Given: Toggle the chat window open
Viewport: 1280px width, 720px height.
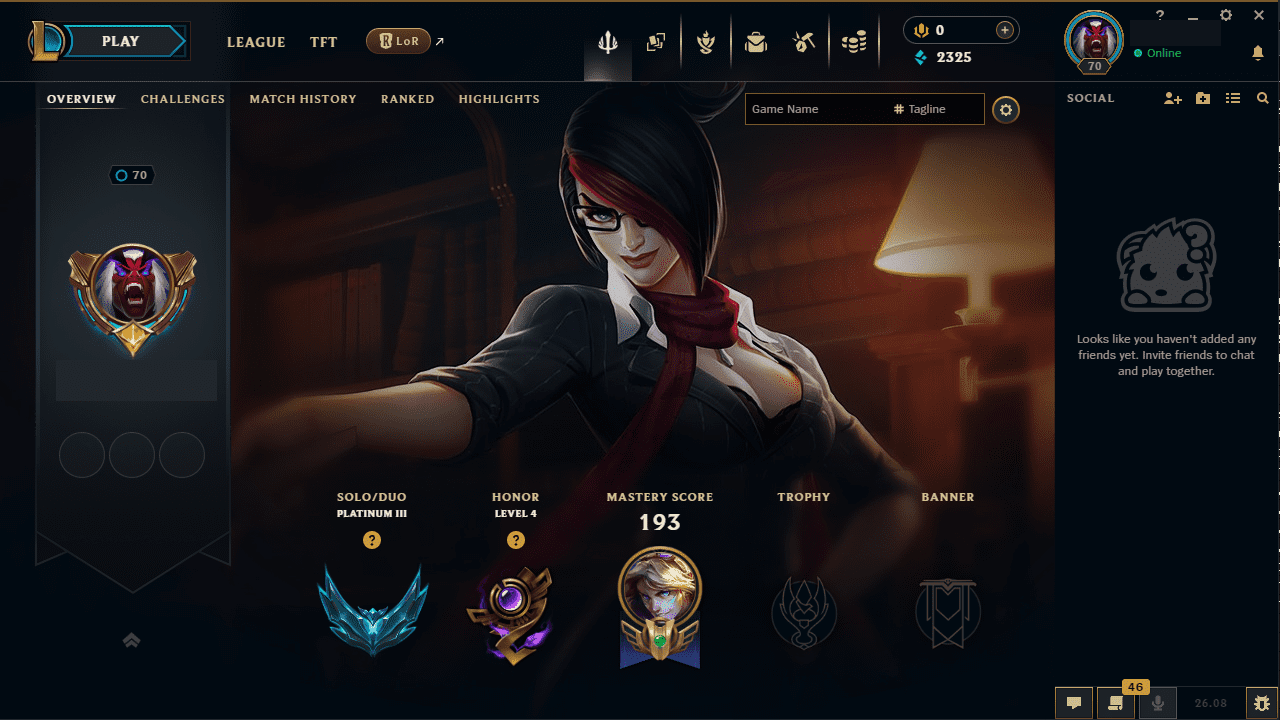Looking at the screenshot, I should [1074, 703].
